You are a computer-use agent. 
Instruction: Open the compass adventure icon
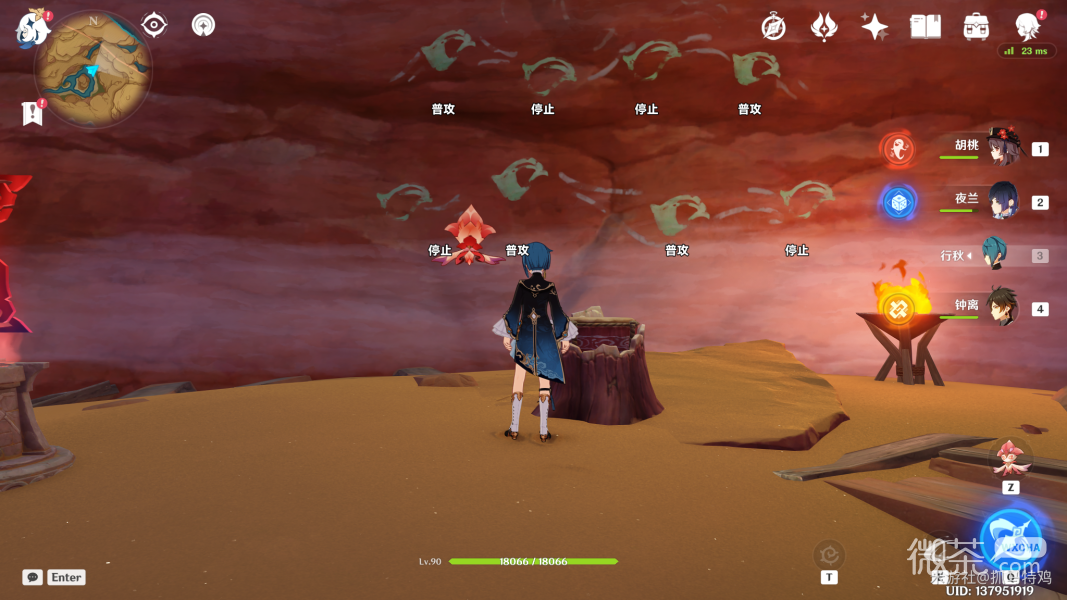(773, 27)
